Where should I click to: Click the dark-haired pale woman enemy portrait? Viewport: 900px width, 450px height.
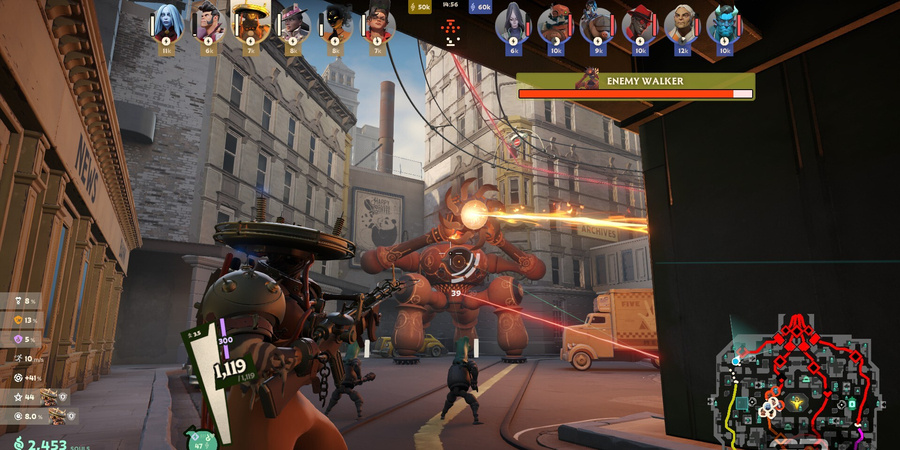coord(514,22)
